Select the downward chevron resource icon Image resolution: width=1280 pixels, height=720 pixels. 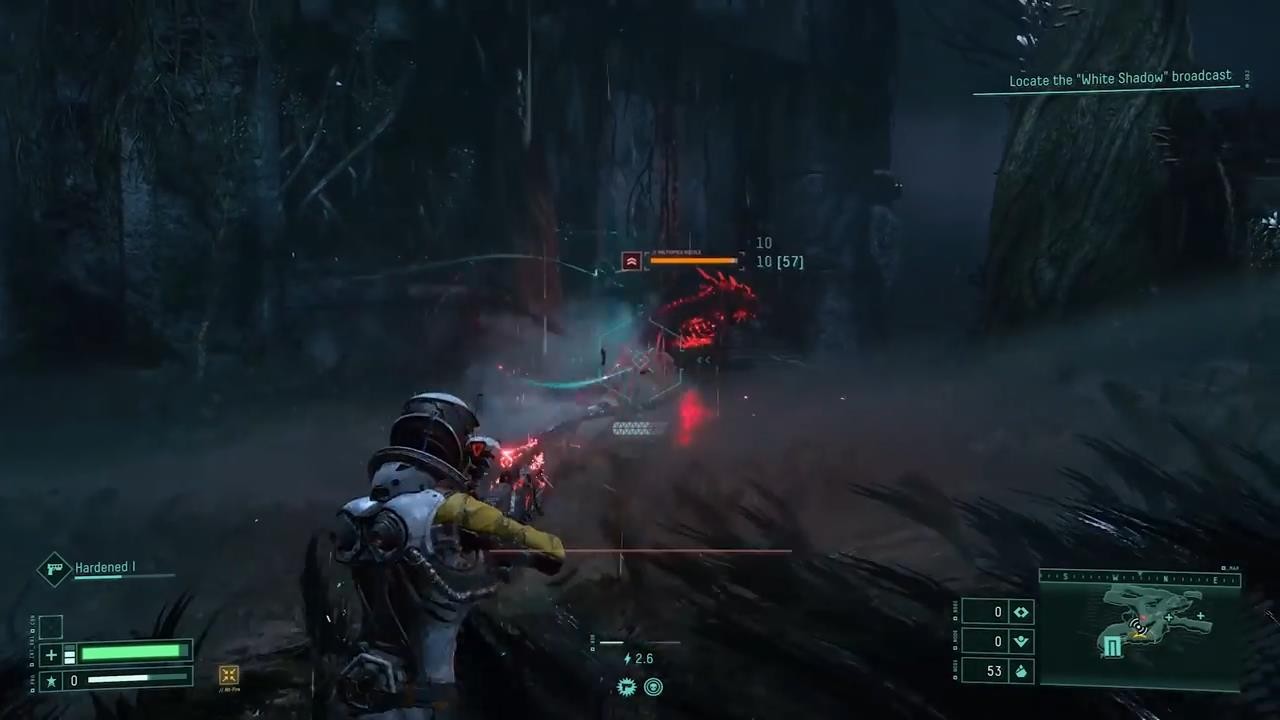1021,641
